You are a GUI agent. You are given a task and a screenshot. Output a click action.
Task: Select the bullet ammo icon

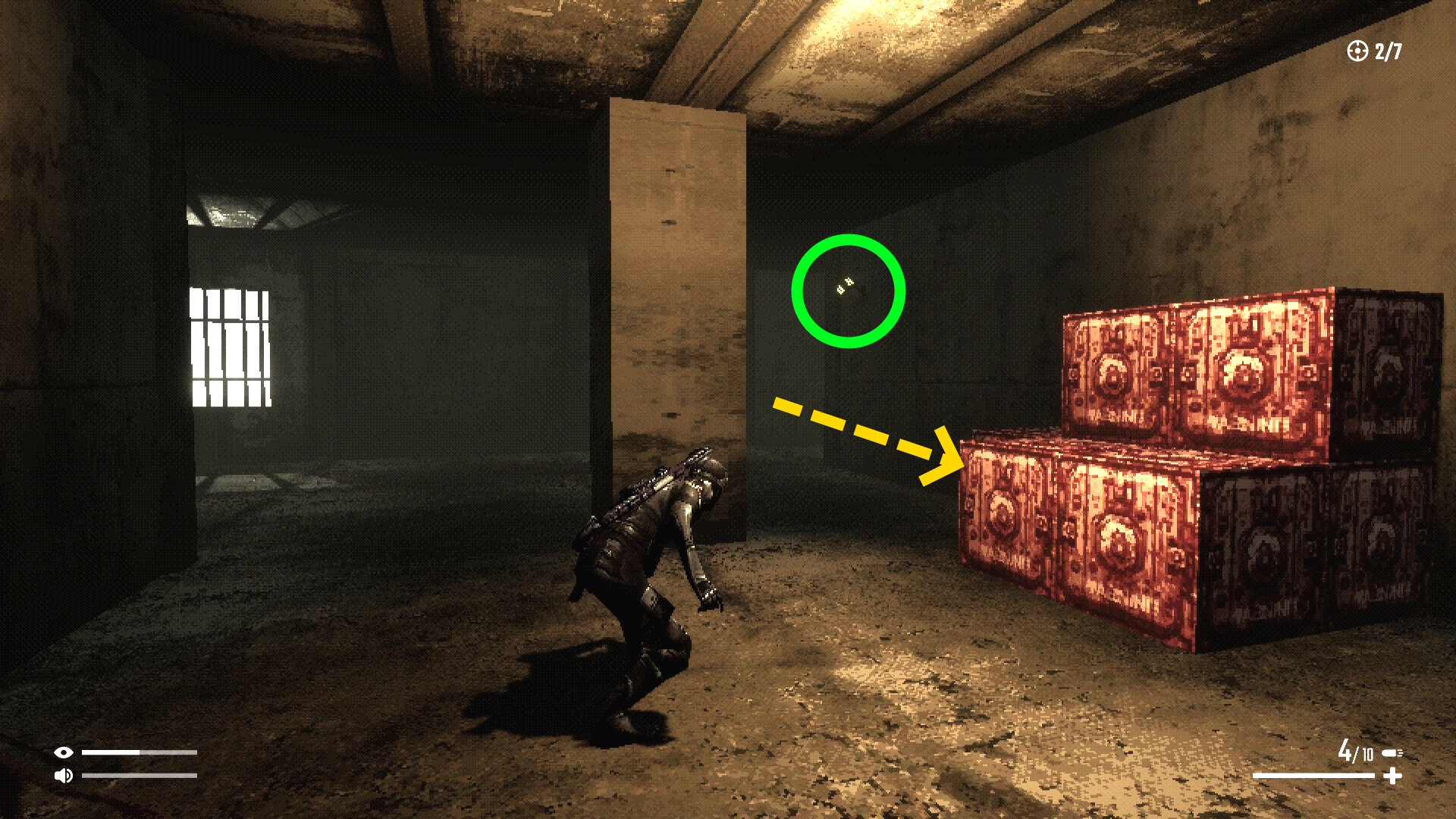coord(1392,753)
